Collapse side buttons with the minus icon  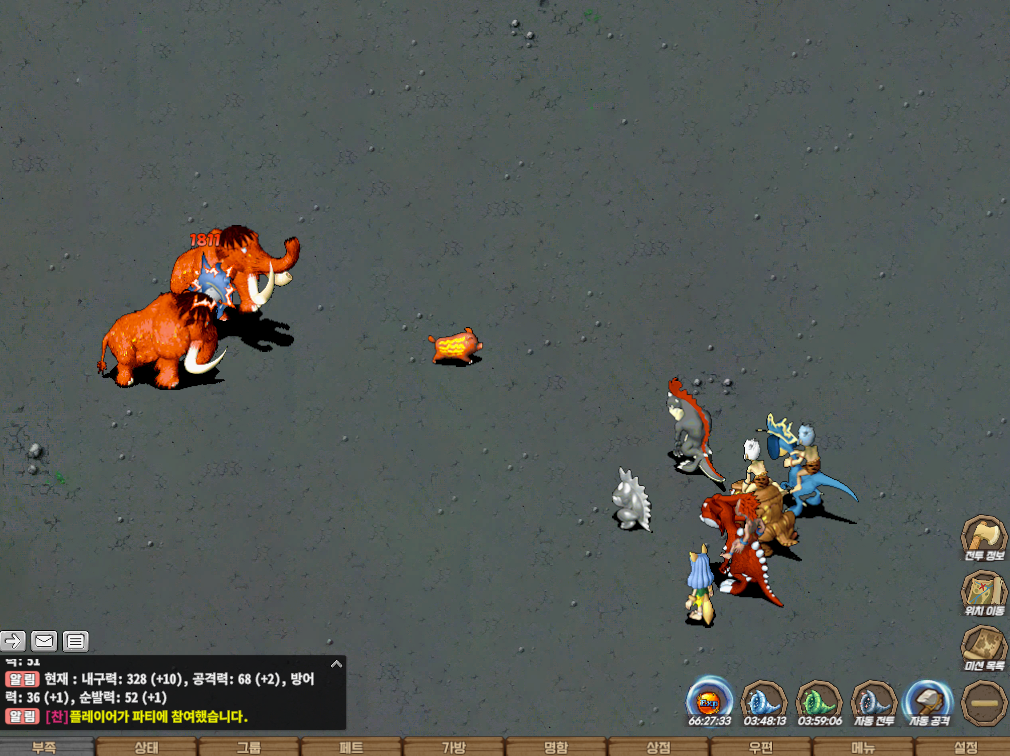pos(984,701)
